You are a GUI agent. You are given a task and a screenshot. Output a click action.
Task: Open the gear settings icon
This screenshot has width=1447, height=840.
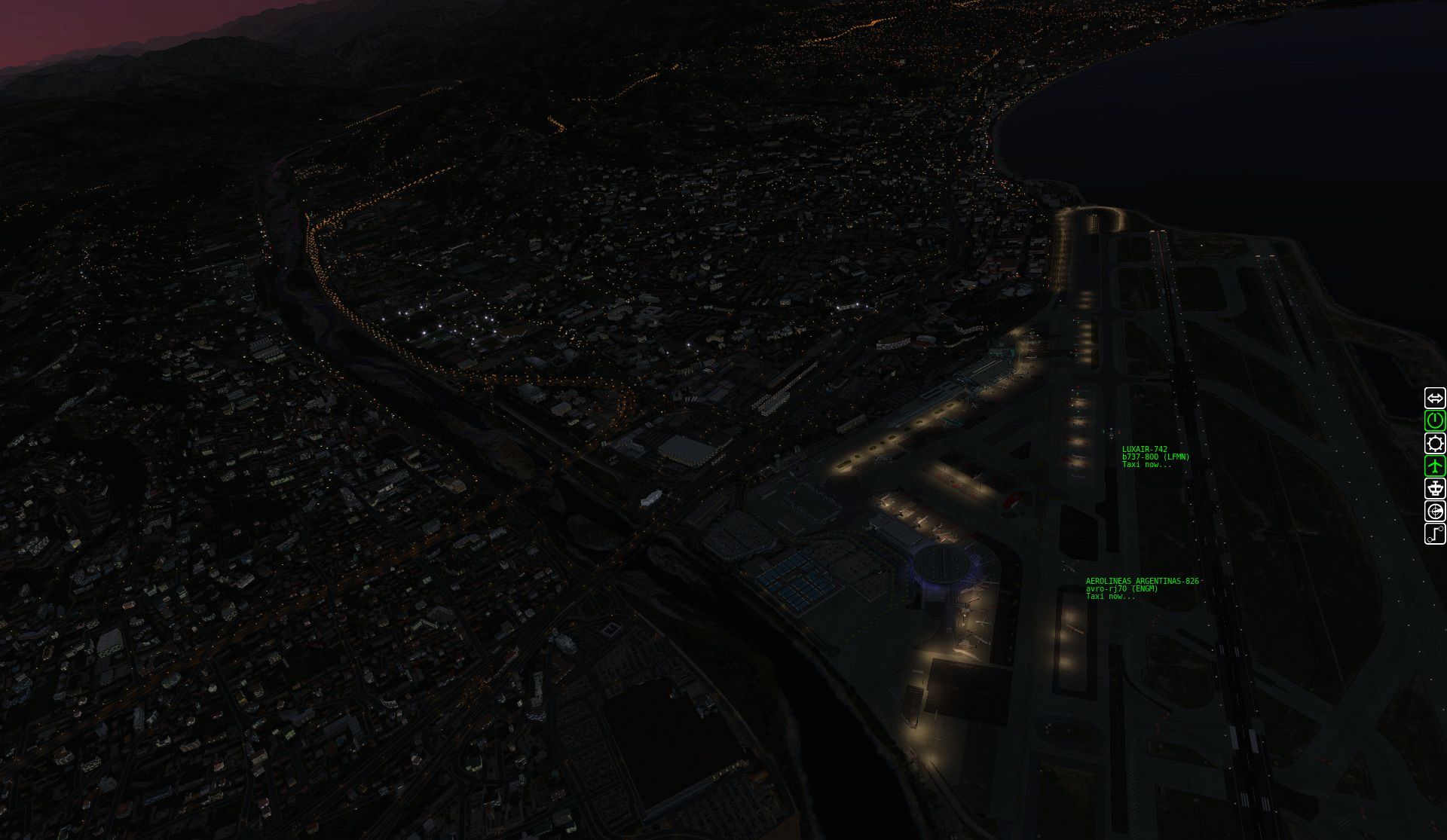pos(1434,443)
